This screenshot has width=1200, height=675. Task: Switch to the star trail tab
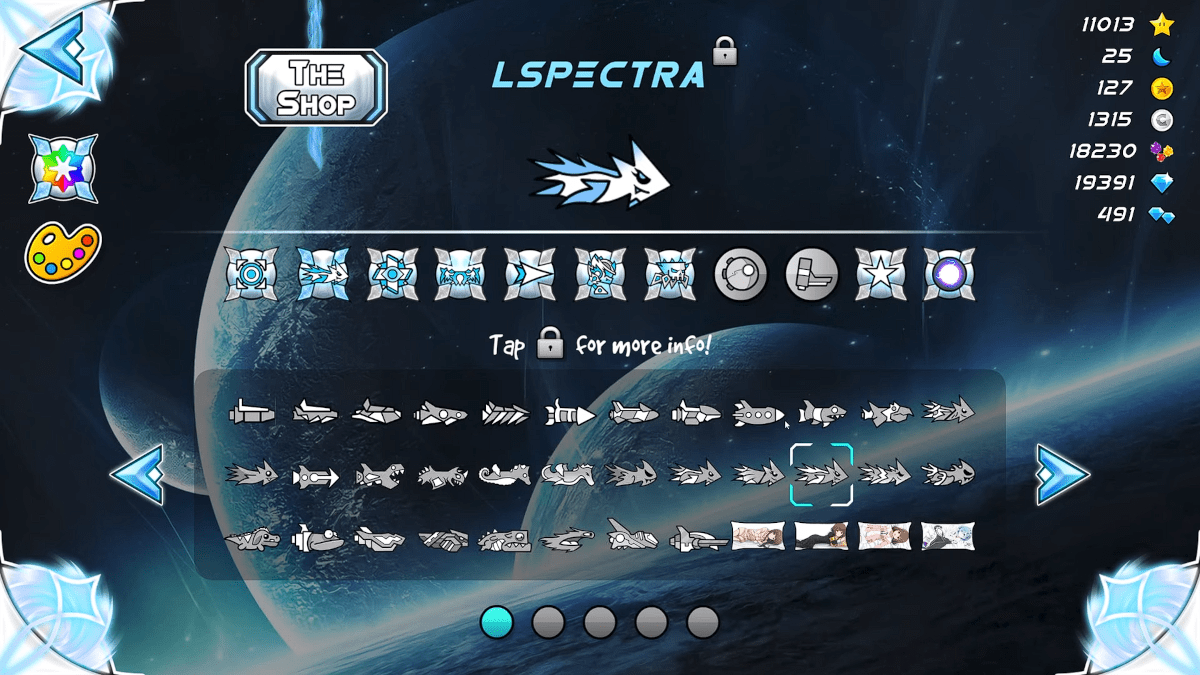[x=880, y=274]
